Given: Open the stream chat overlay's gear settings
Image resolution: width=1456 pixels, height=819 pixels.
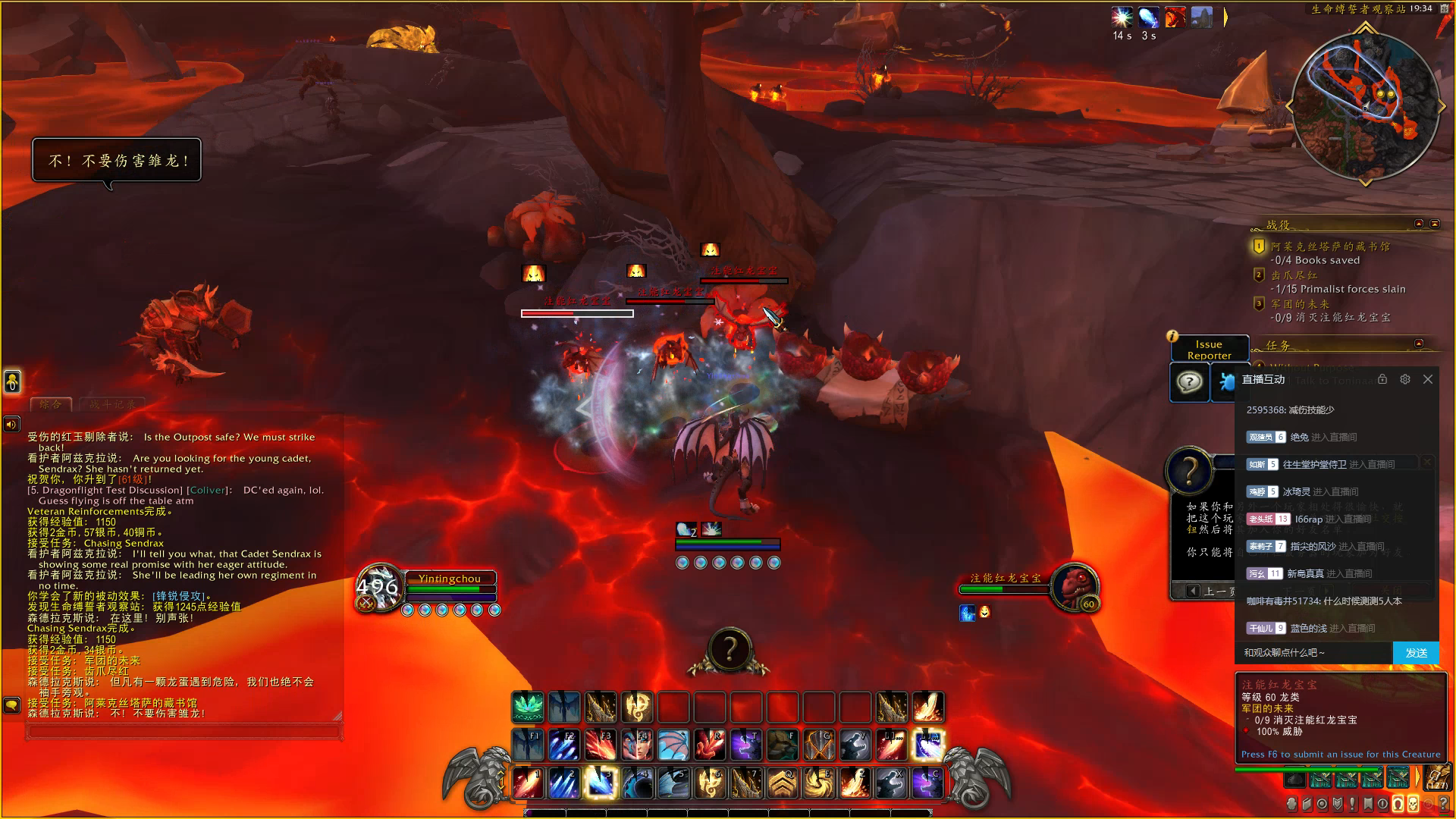Looking at the screenshot, I should (x=1405, y=379).
